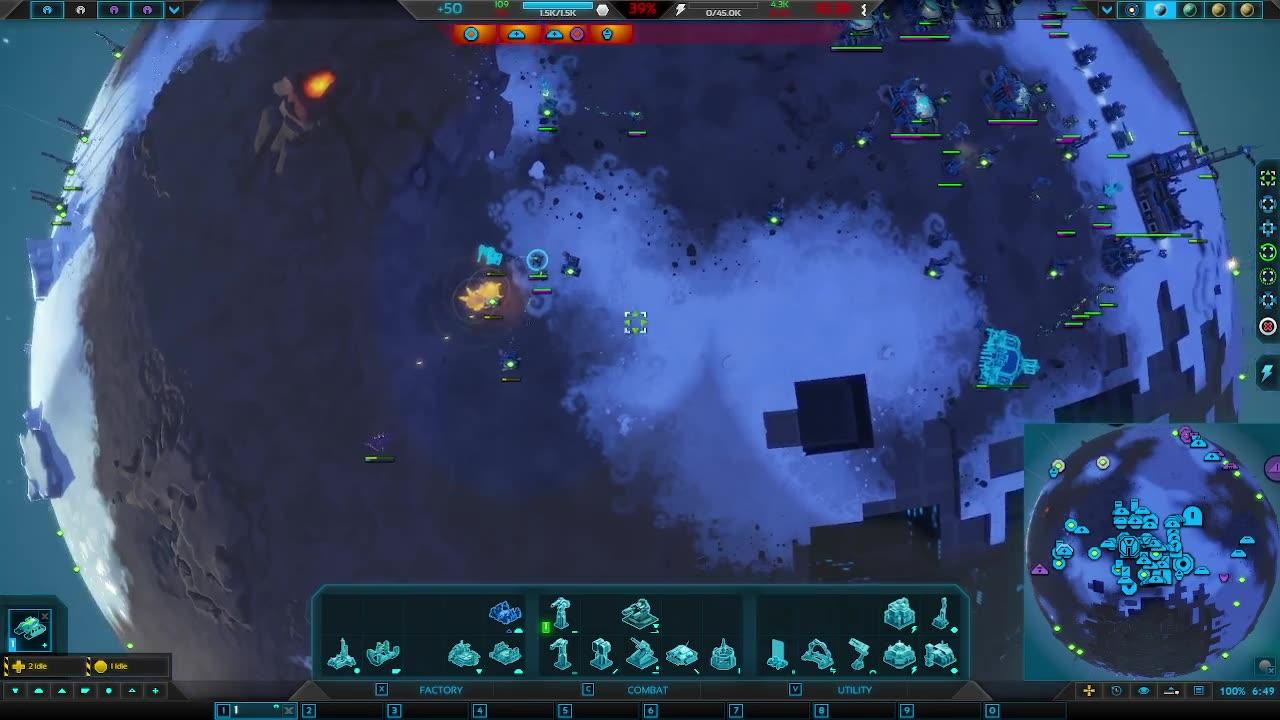The height and width of the screenshot is (720, 1280).
Task: Switch to the FACTORY build tab
Action: pyautogui.click(x=440, y=690)
